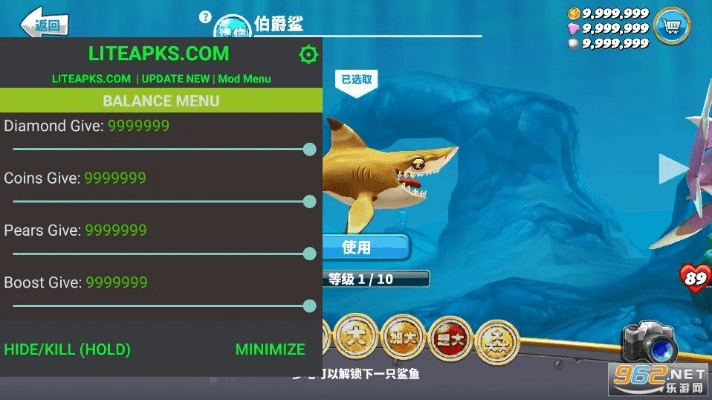Open the shopping cart store

673,28
